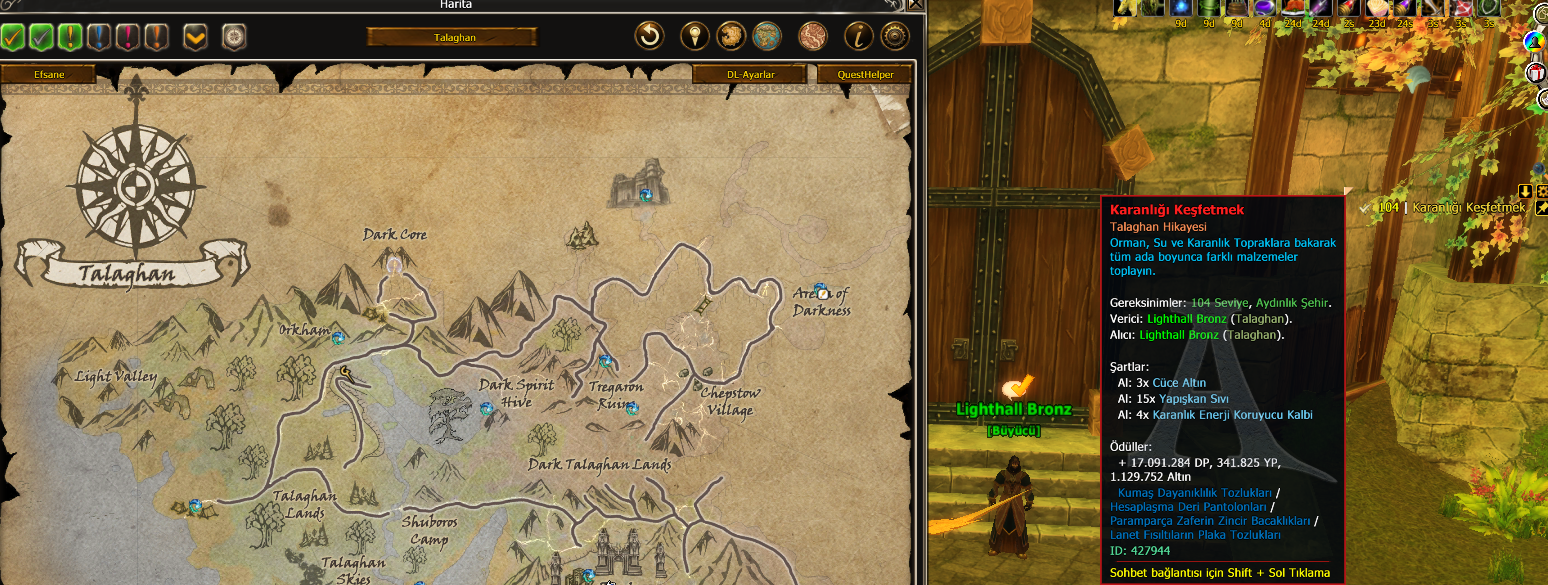Toggle the blue exclamation quest filter

(99, 38)
